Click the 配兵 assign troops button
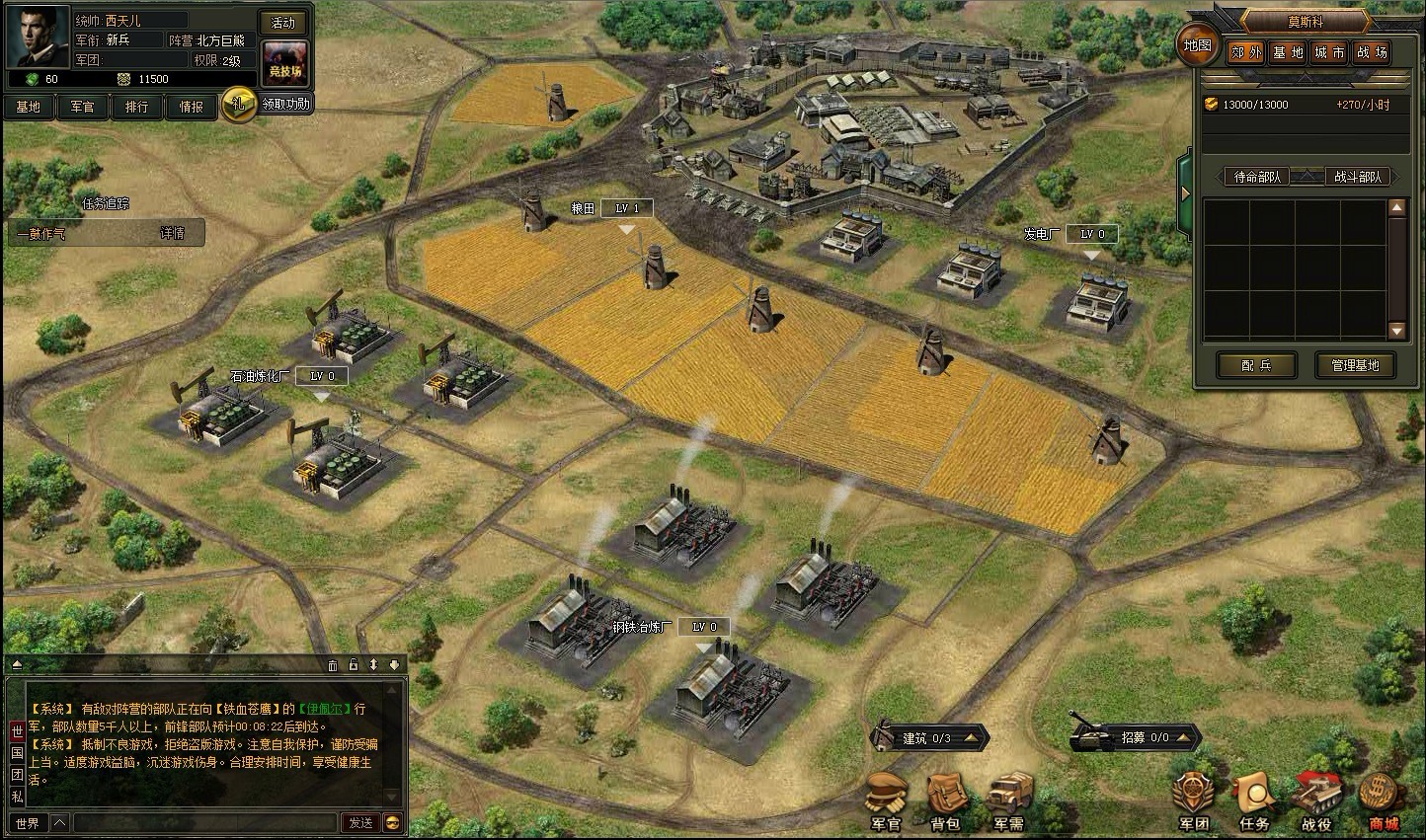Viewport: 1426px width, 840px height. tap(1256, 365)
